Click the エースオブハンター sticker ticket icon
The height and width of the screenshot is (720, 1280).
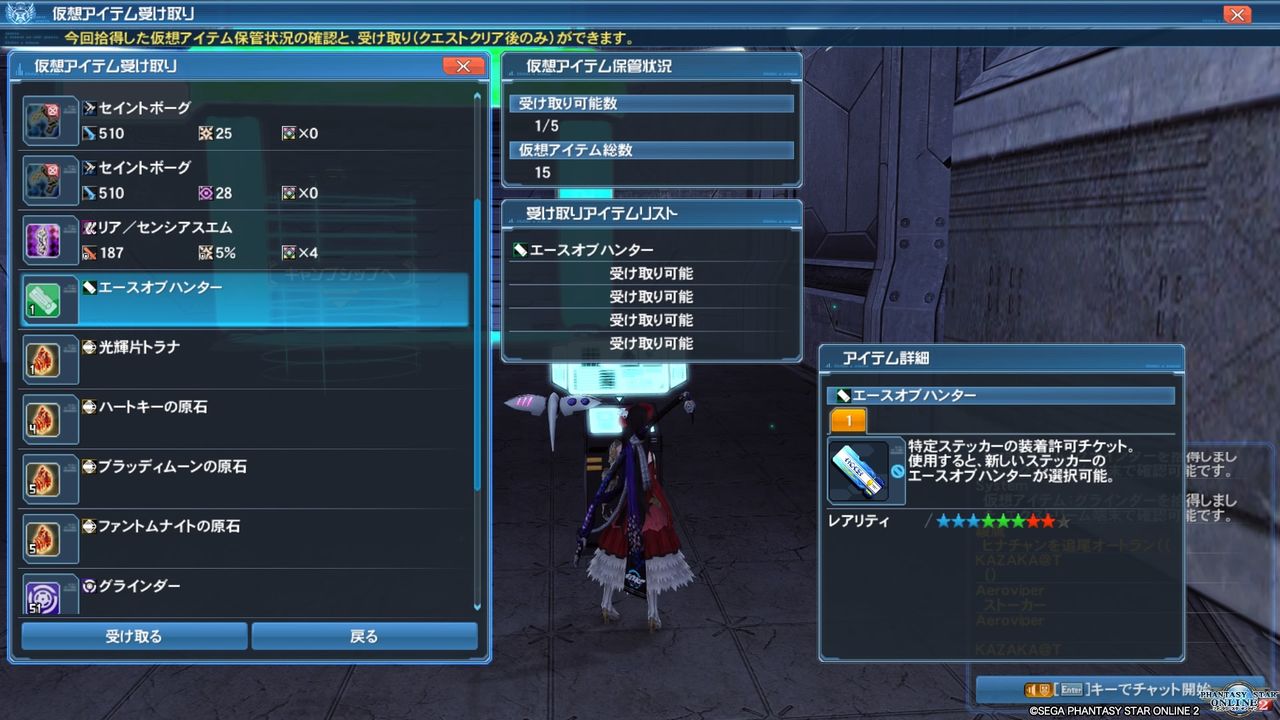click(x=48, y=300)
